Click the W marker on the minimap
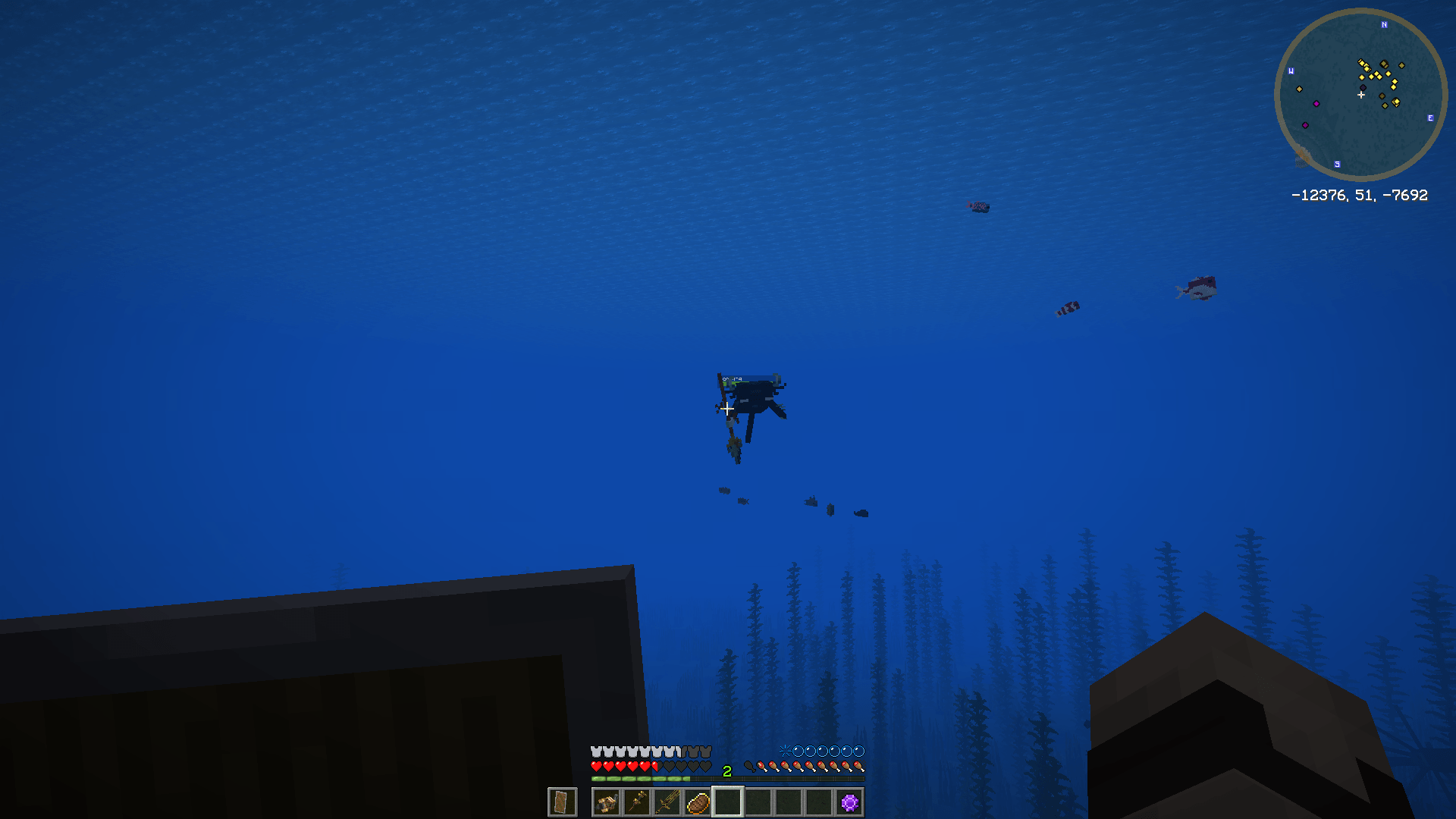 (1291, 71)
